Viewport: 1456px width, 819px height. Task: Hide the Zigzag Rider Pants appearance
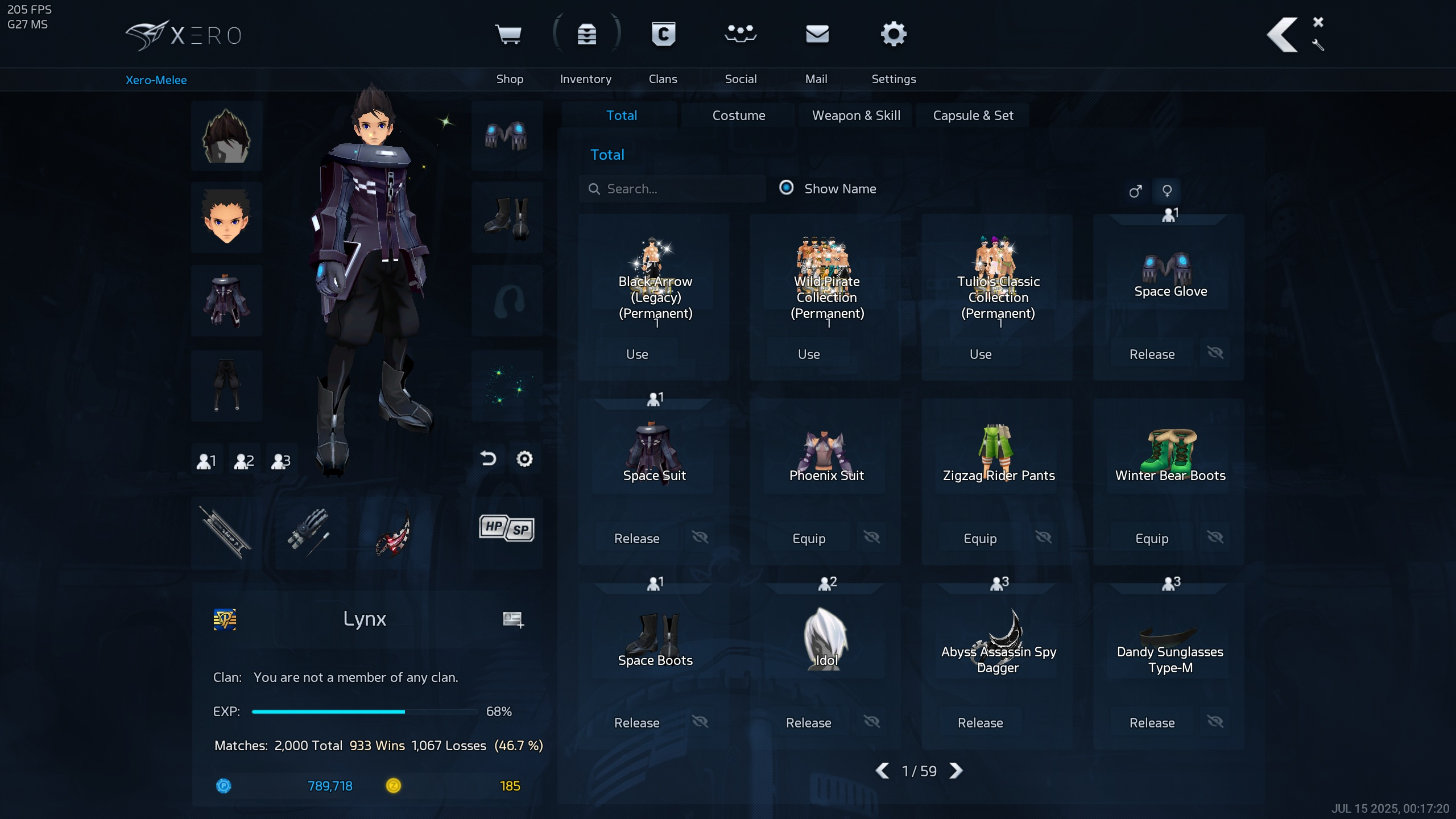click(1044, 537)
